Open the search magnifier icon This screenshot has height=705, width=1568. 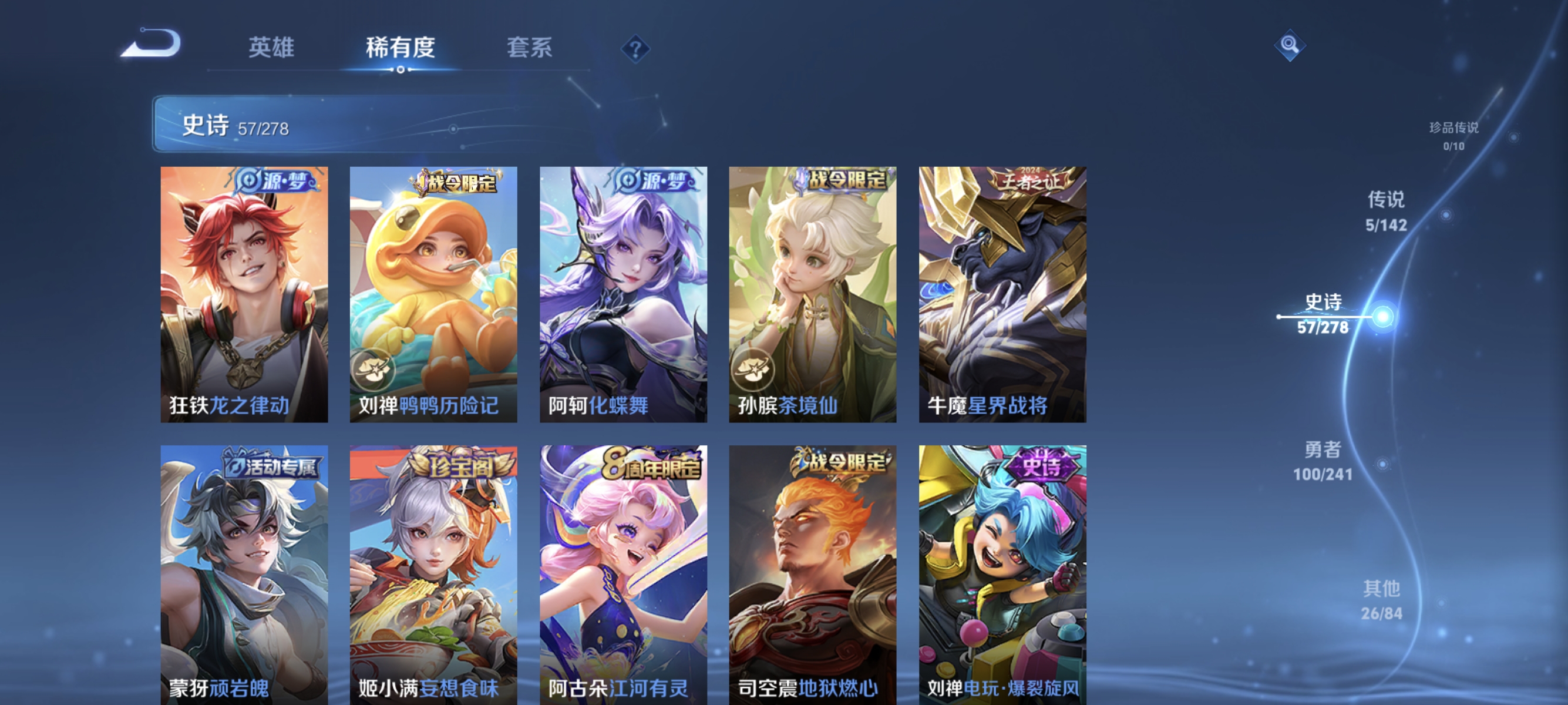[1291, 45]
